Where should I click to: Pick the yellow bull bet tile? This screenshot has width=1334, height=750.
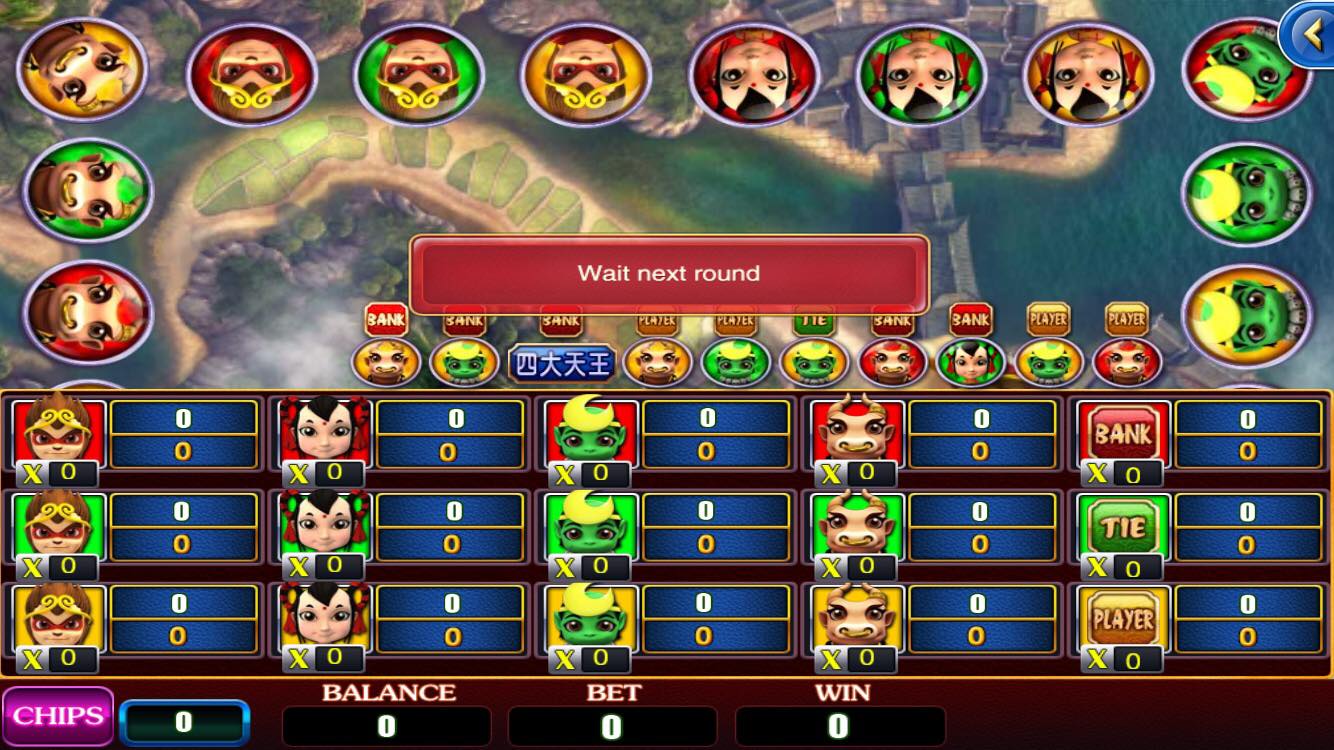coord(857,619)
